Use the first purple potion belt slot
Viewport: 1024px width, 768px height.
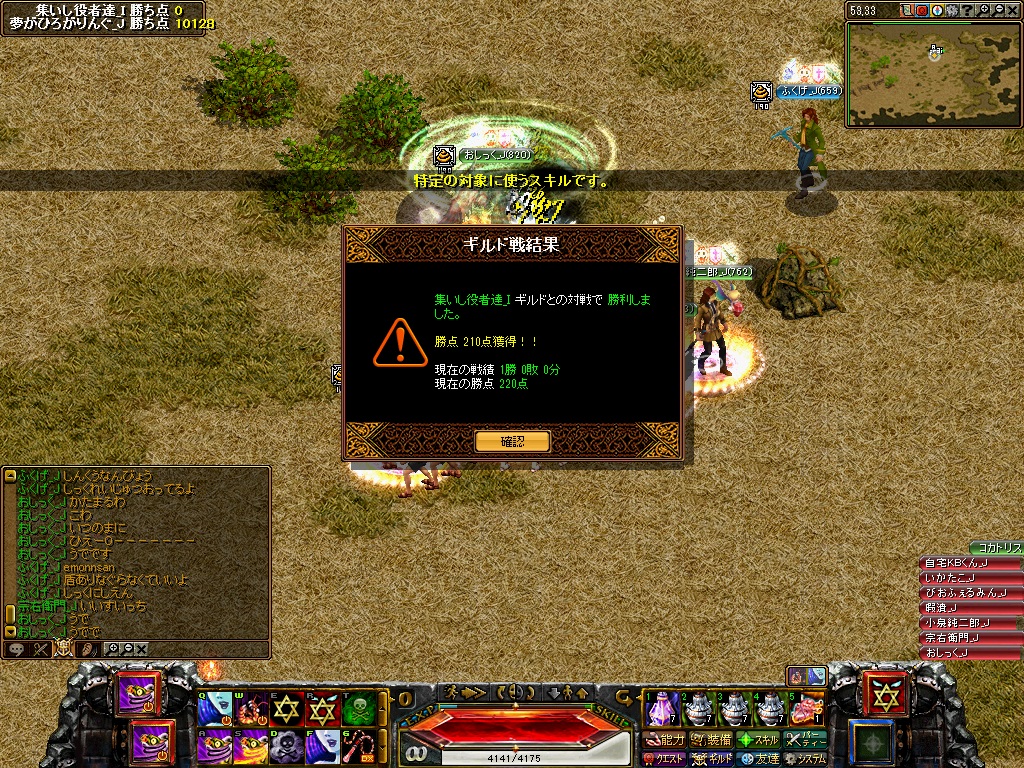pyautogui.click(x=661, y=708)
